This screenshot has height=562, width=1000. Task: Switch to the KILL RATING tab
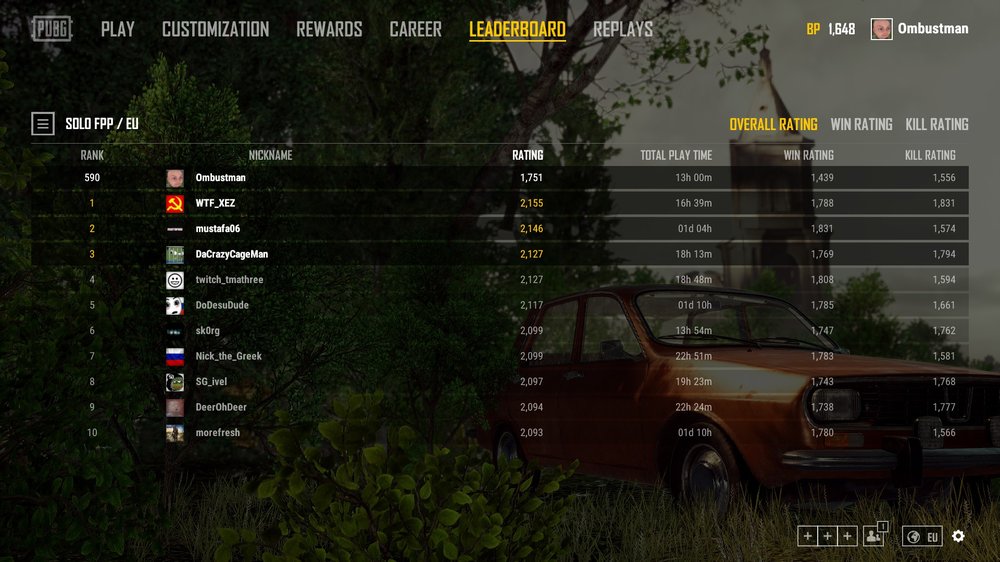pos(937,124)
